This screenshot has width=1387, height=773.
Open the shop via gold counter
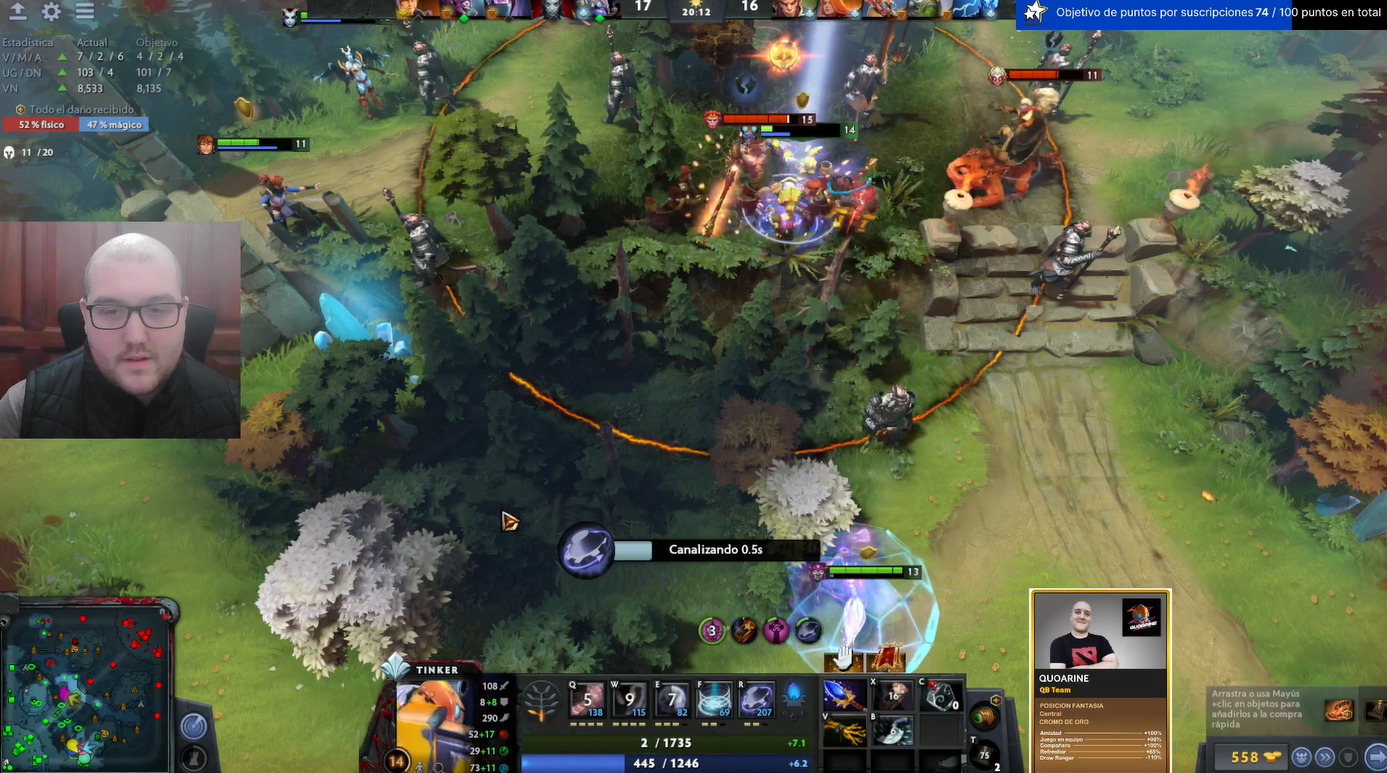click(1245, 757)
